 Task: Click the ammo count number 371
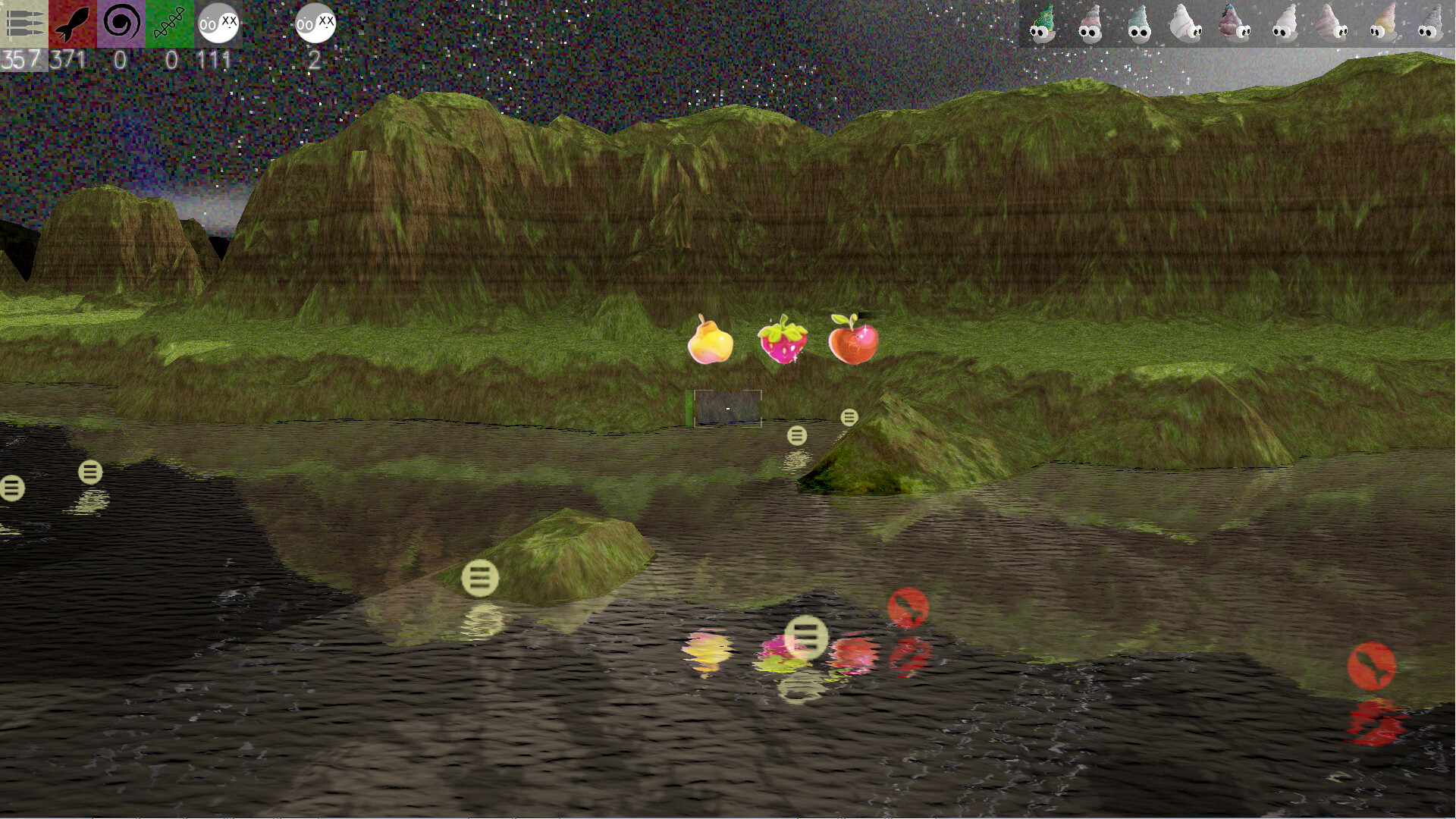[67, 59]
